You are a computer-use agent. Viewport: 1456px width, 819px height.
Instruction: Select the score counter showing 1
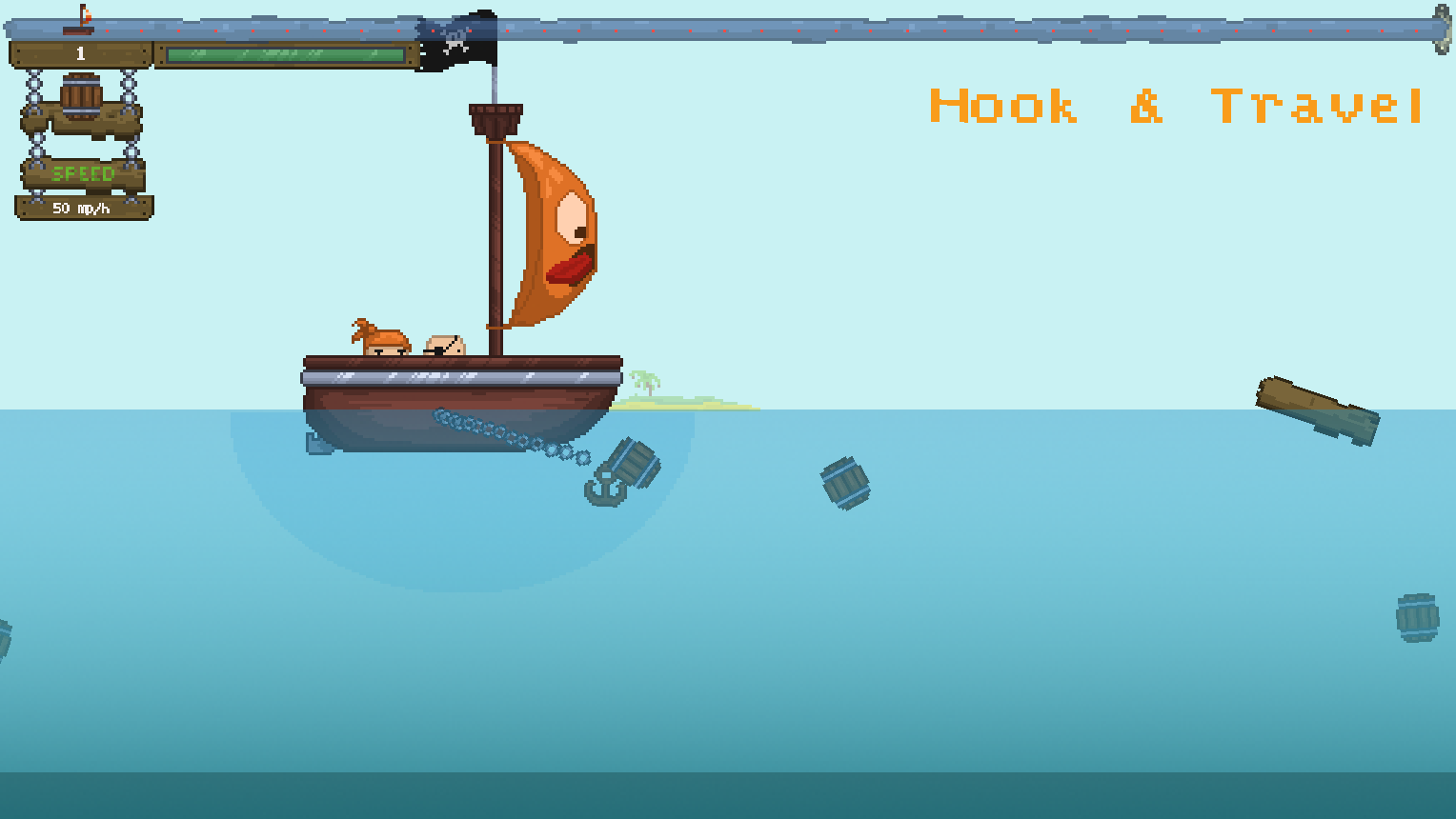point(80,52)
